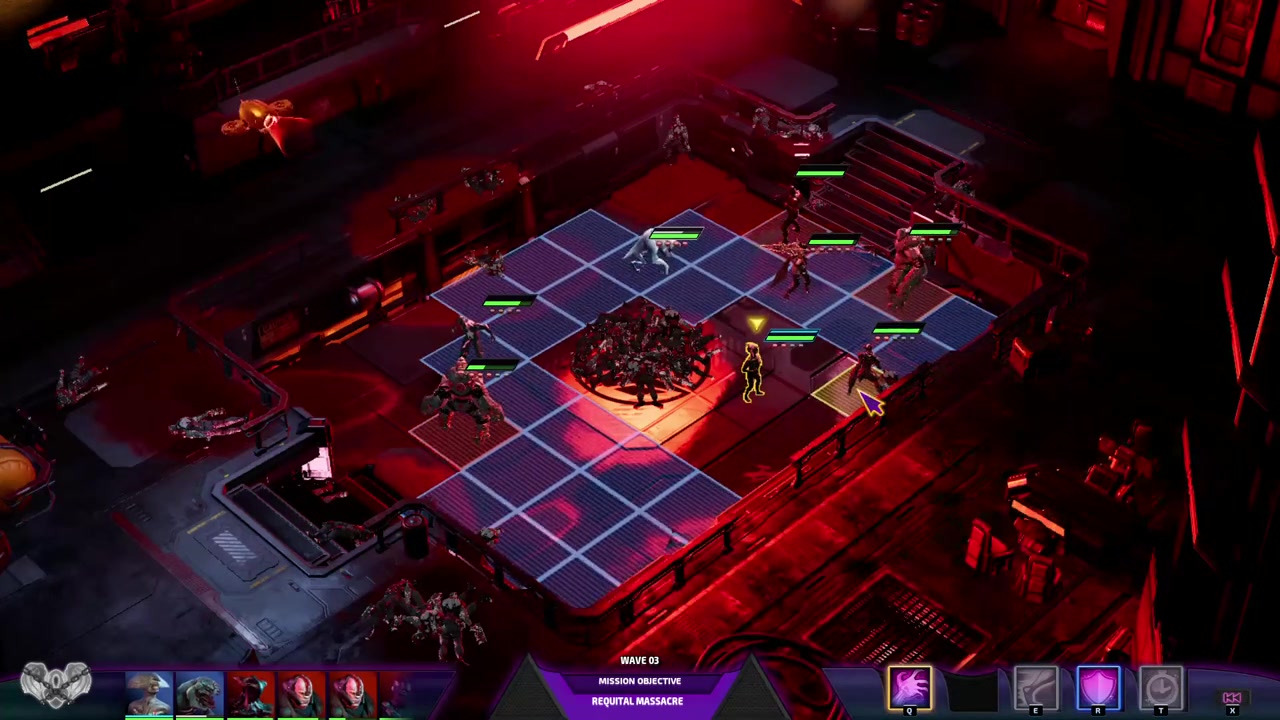The width and height of the screenshot is (1280, 720).
Task: Use the greyed-out stopwatch ability
Action: pyautogui.click(x=1161, y=688)
